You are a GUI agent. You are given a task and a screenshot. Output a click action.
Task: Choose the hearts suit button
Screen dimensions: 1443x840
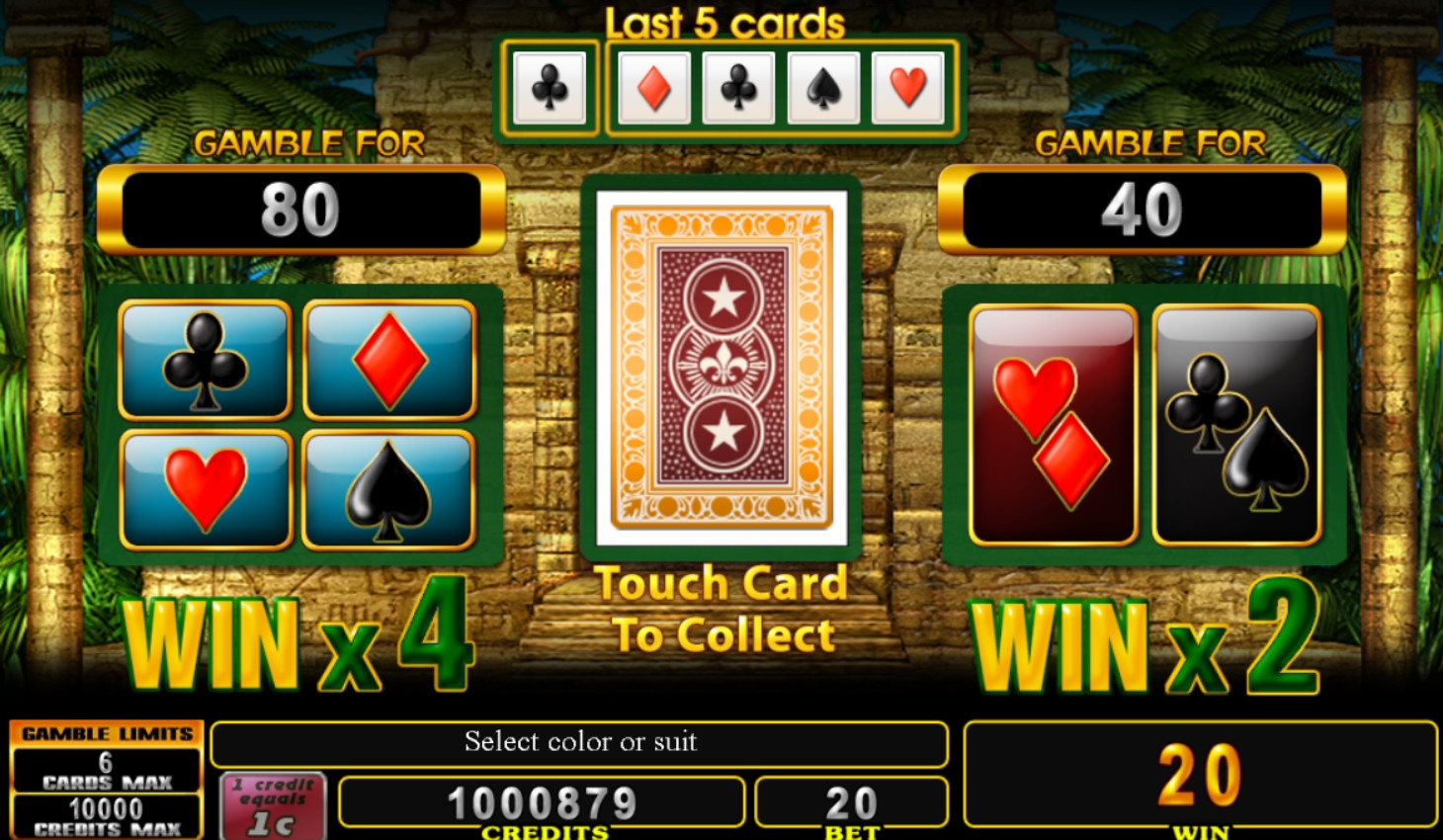coord(206,490)
